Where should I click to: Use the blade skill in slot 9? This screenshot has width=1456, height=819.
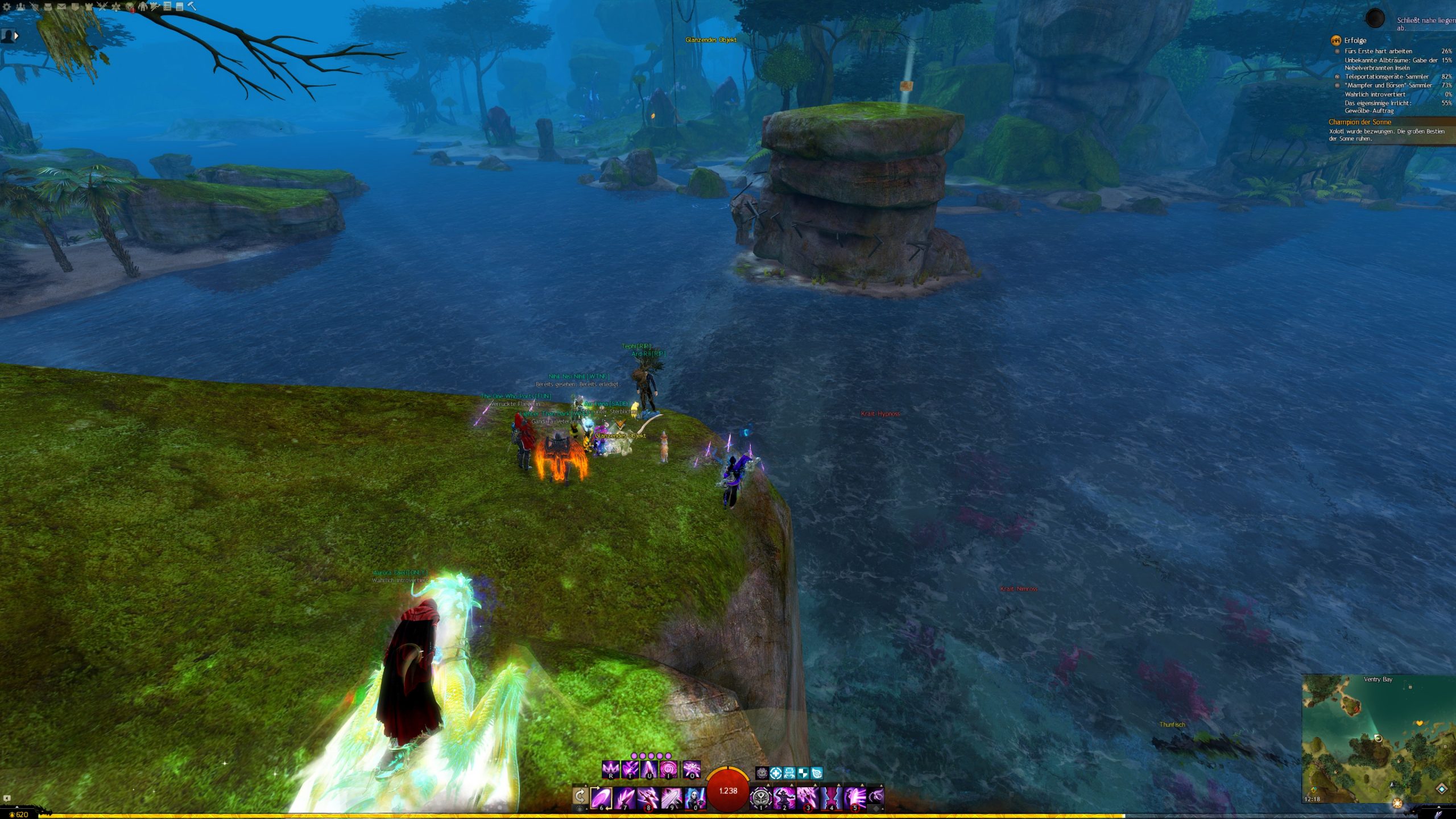[671, 797]
